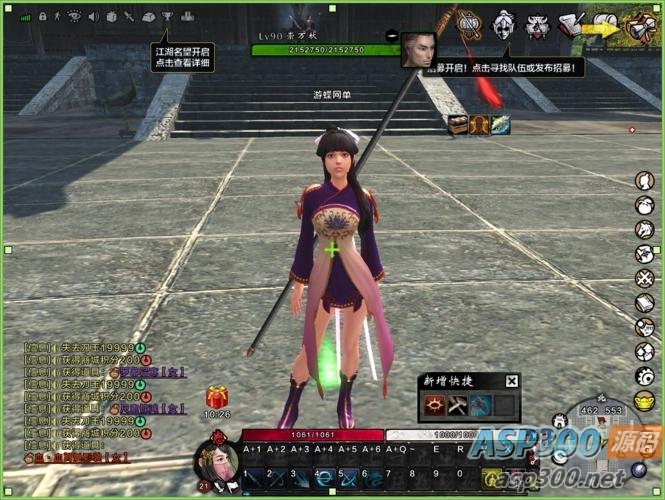Select the target's portrait at top
Image resolution: width=665 pixels, height=500 pixels.
tap(418, 49)
